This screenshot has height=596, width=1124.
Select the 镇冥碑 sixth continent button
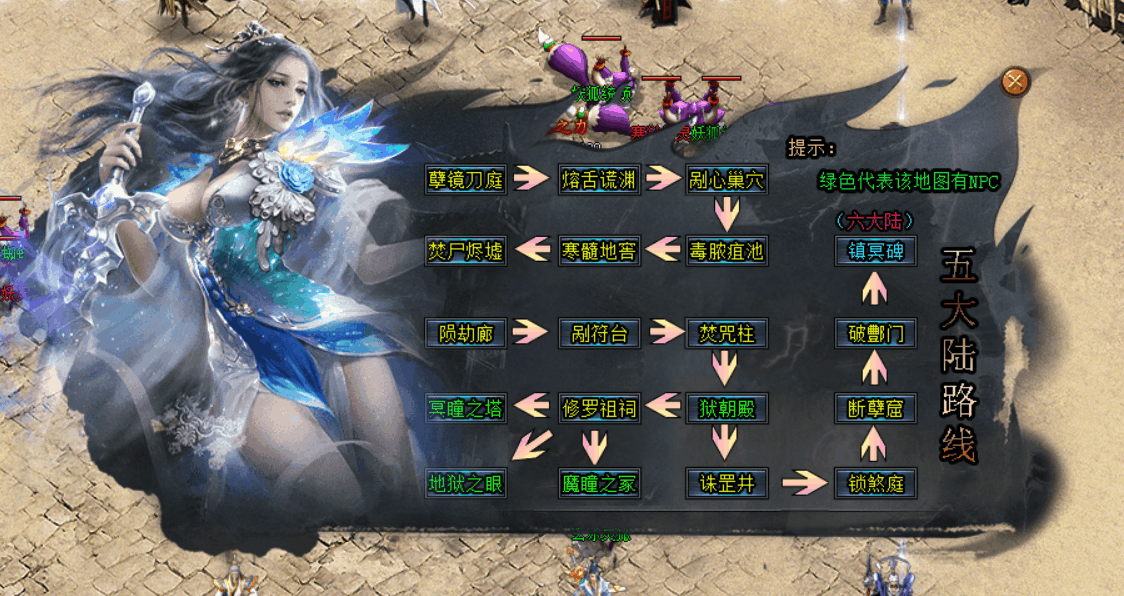click(x=876, y=250)
